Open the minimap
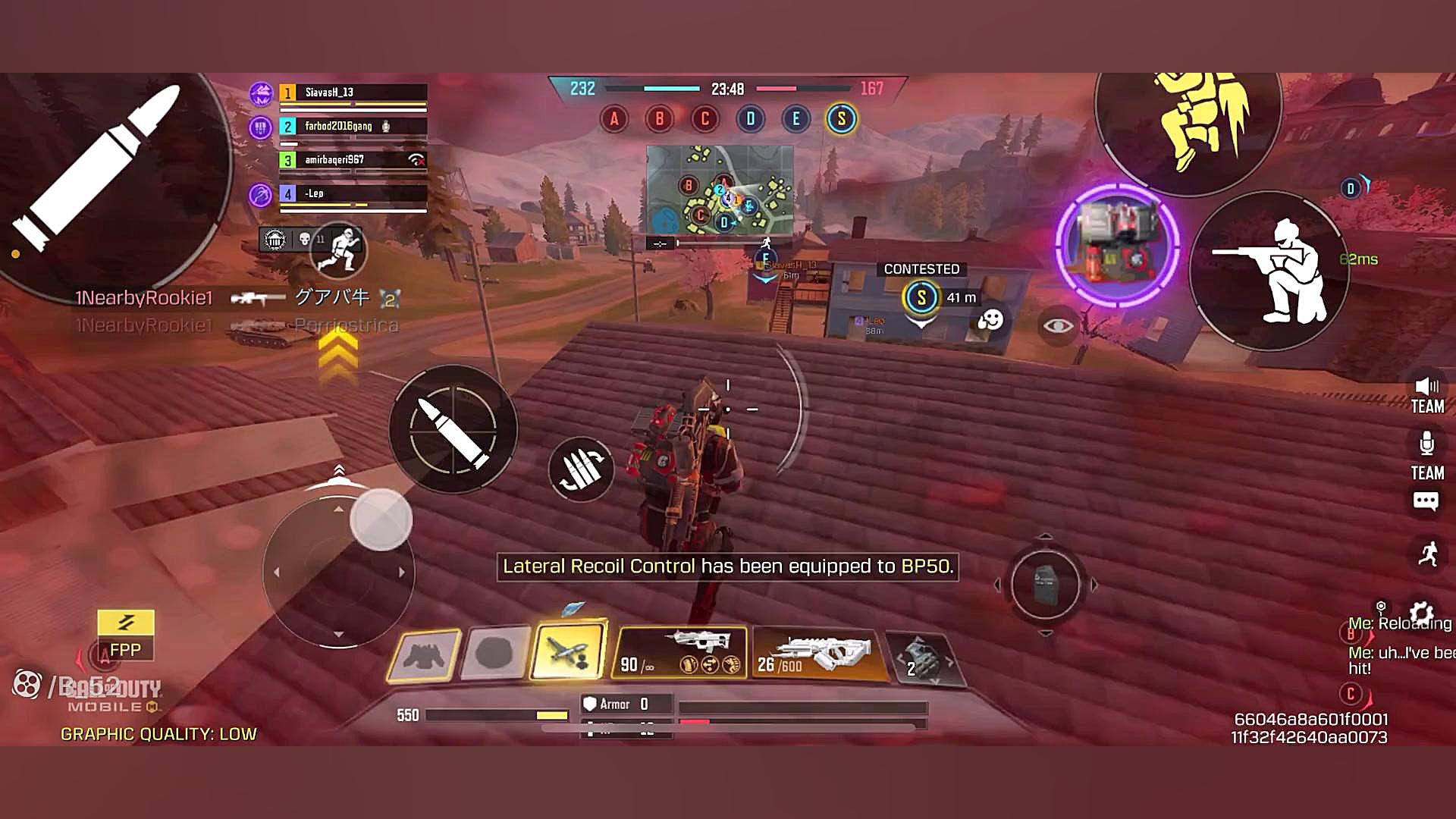The width and height of the screenshot is (1456, 819). coord(720,190)
